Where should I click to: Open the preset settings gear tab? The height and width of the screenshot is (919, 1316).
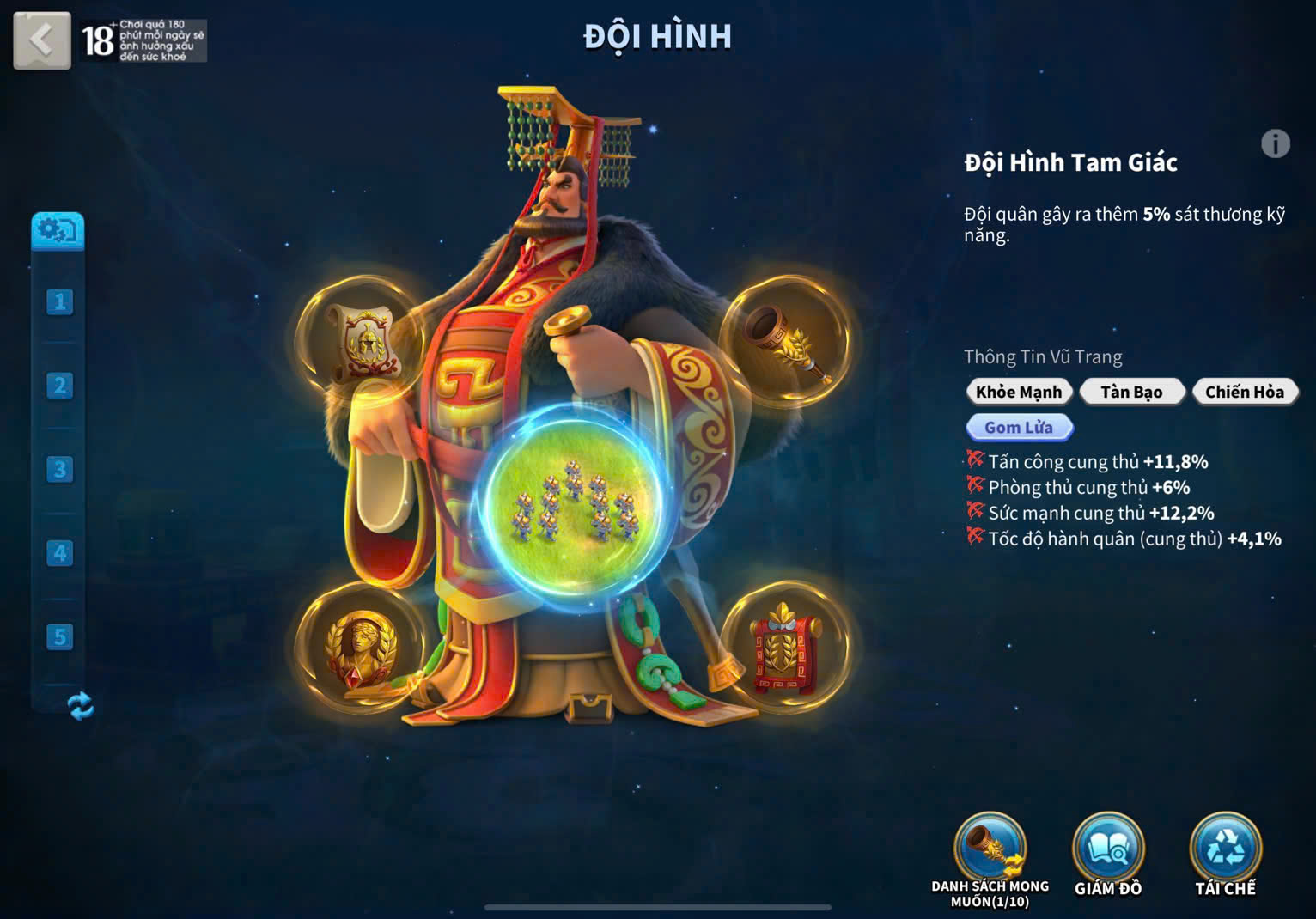coord(58,230)
